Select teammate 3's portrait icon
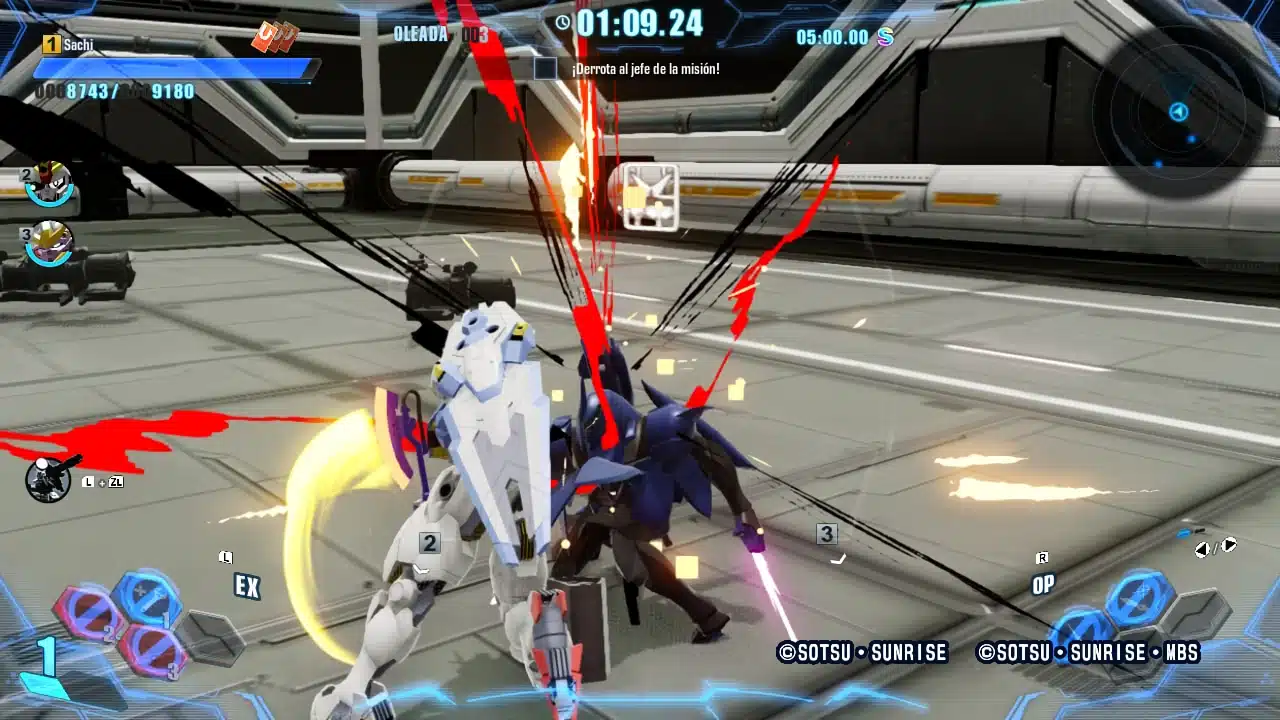The height and width of the screenshot is (720, 1280). tap(49, 243)
